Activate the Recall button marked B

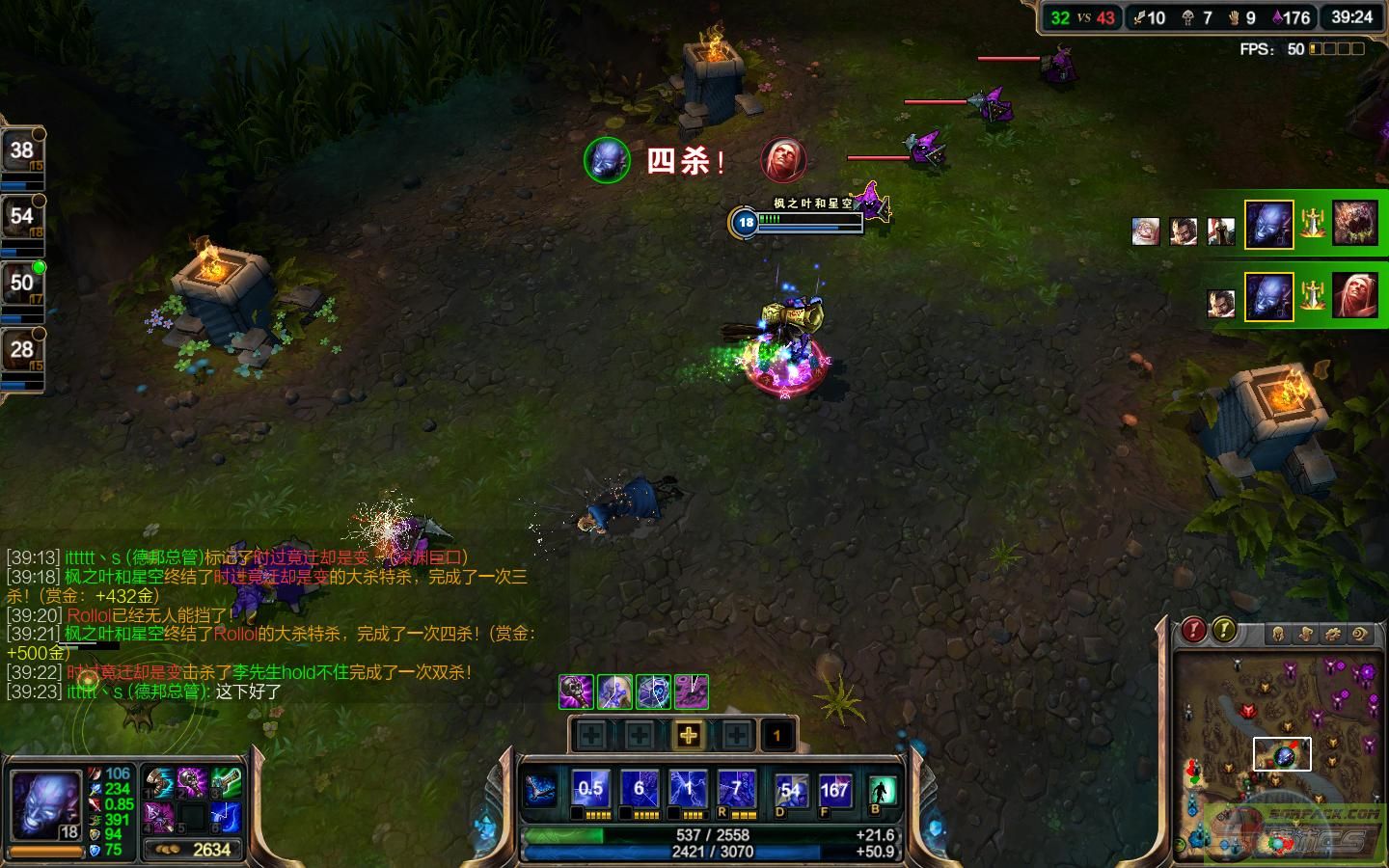[881, 792]
